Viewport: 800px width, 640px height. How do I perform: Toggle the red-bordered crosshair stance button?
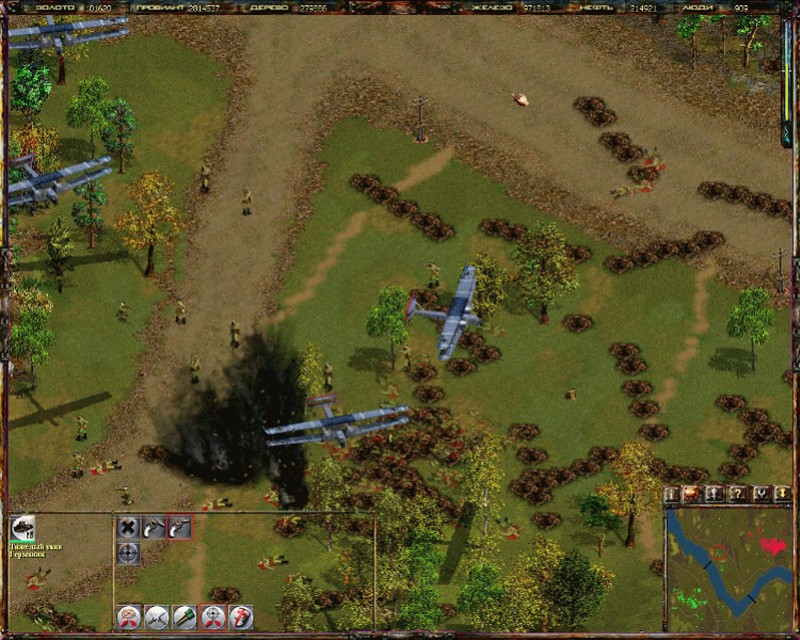(212, 617)
